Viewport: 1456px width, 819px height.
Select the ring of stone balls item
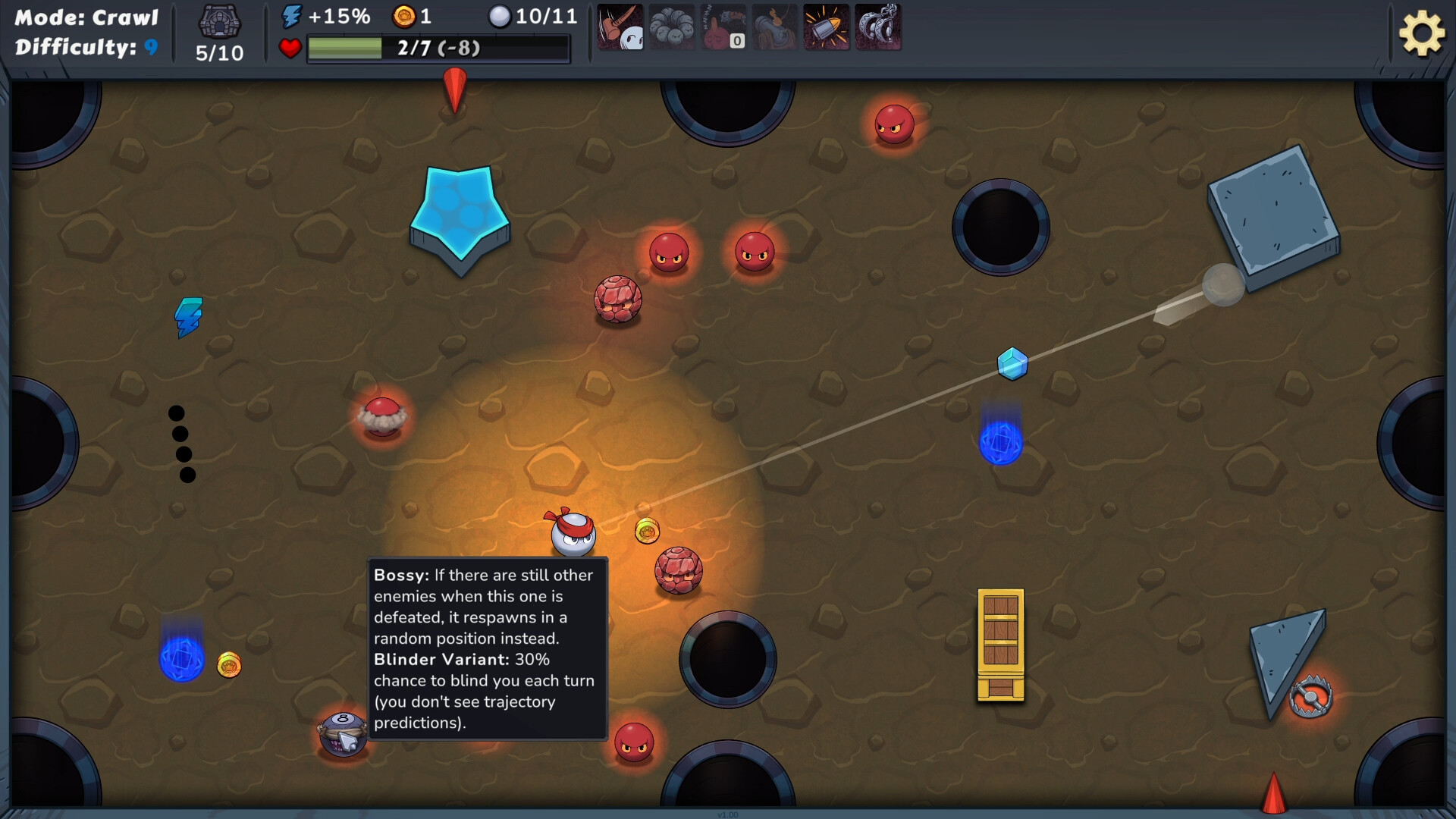(x=672, y=27)
